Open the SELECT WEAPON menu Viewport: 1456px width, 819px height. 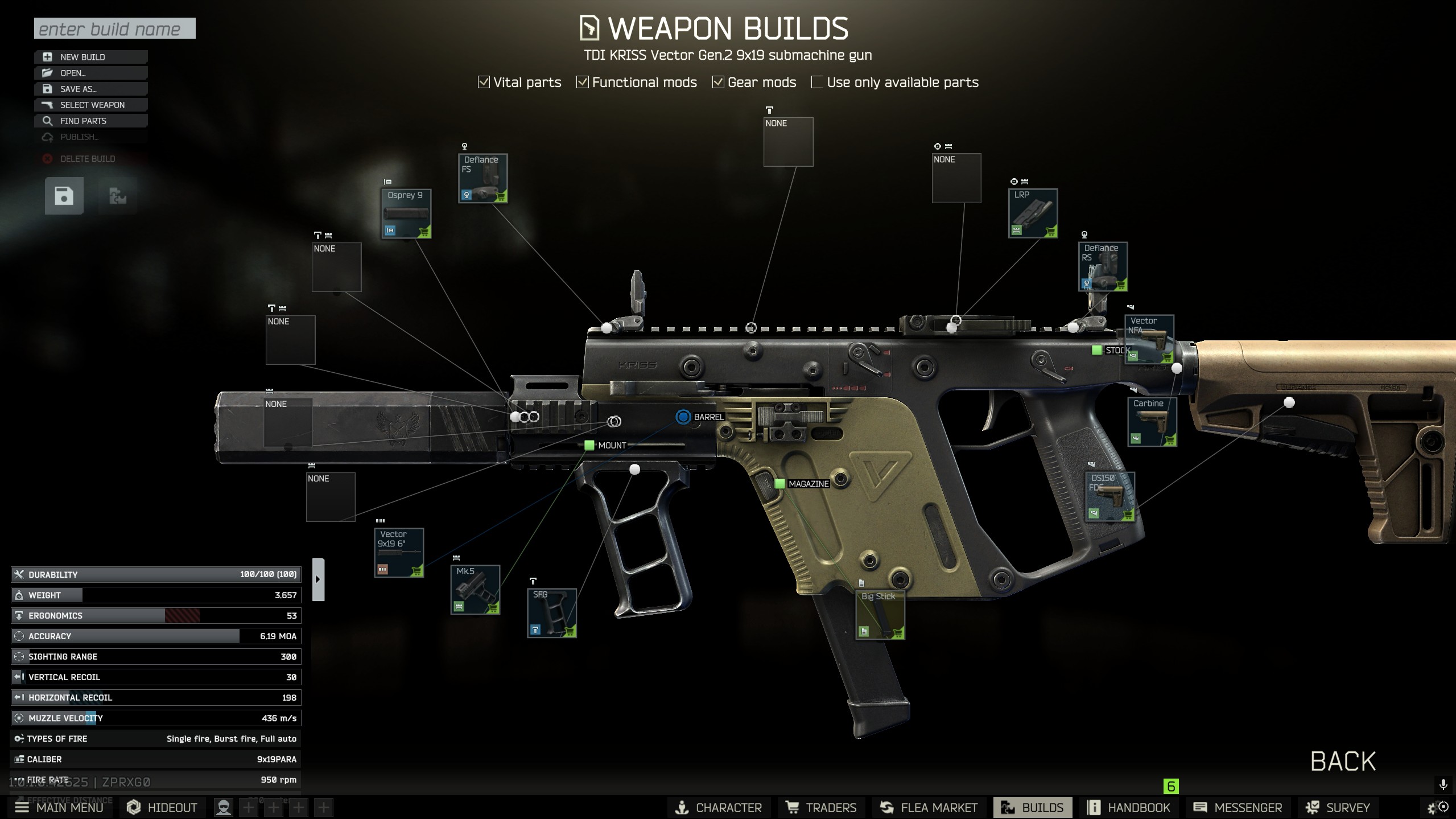[x=91, y=105]
